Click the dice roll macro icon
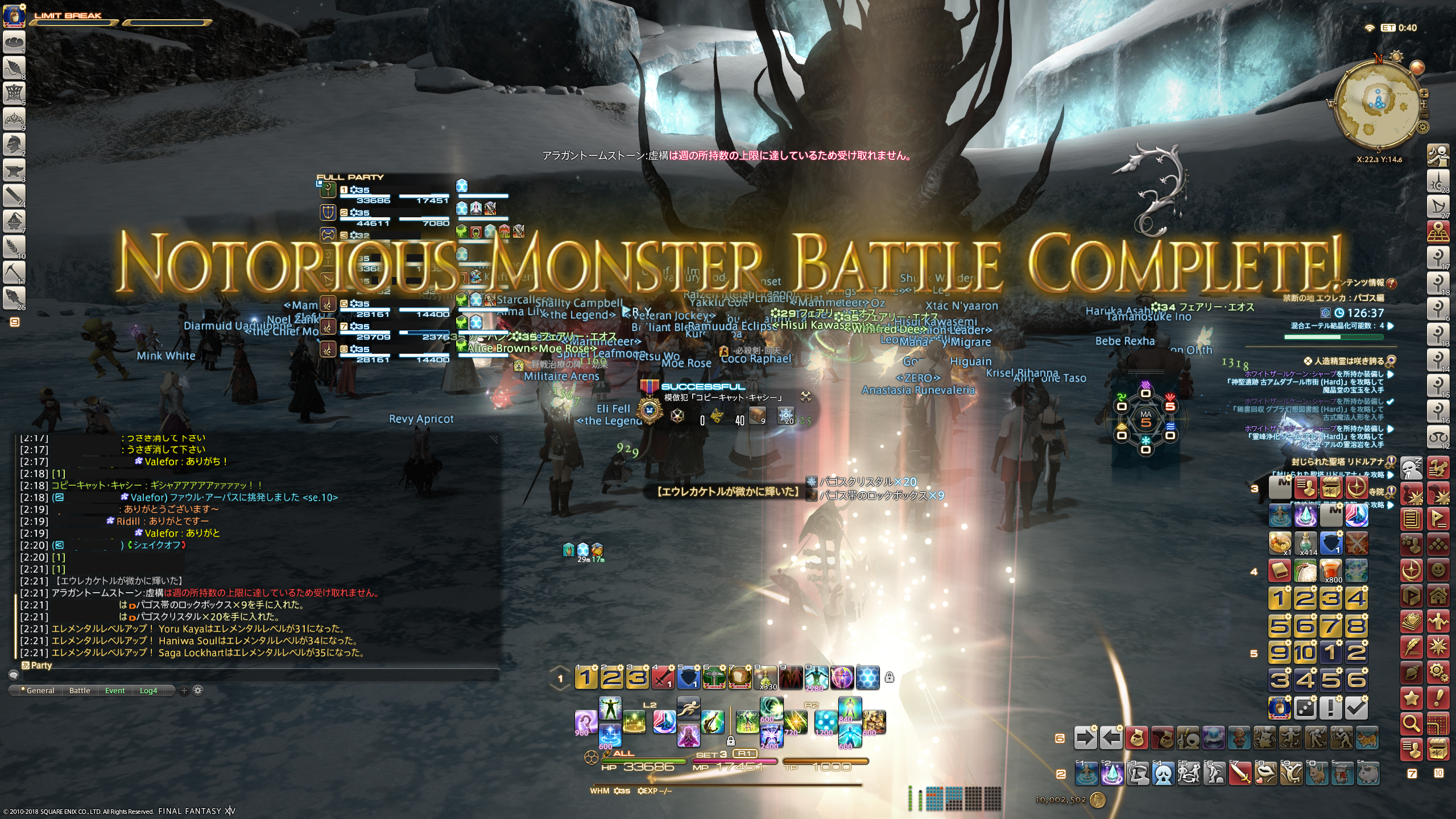This screenshot has width=1456, height=819. 1305,708
